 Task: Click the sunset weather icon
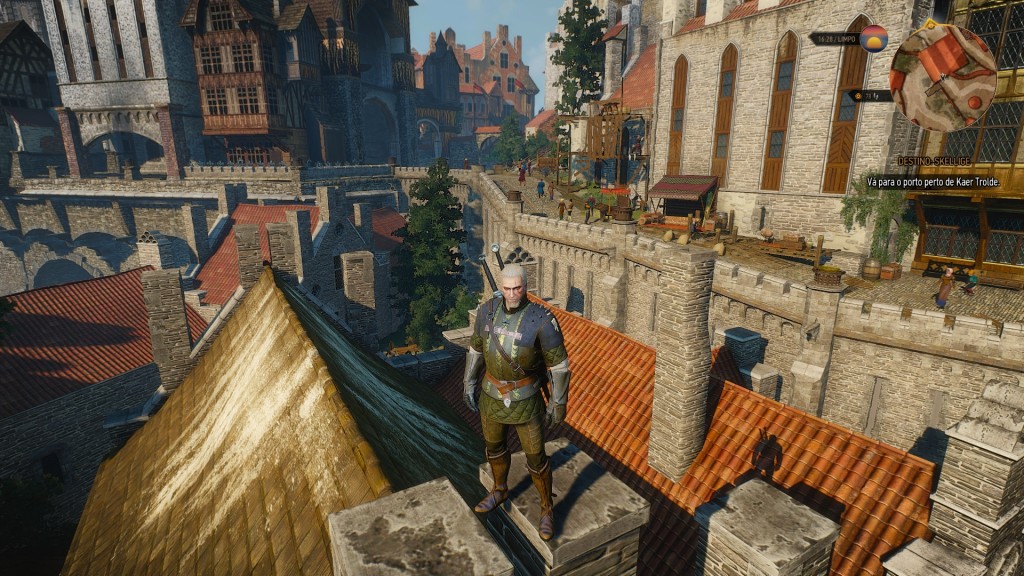[x=873, y=38]
